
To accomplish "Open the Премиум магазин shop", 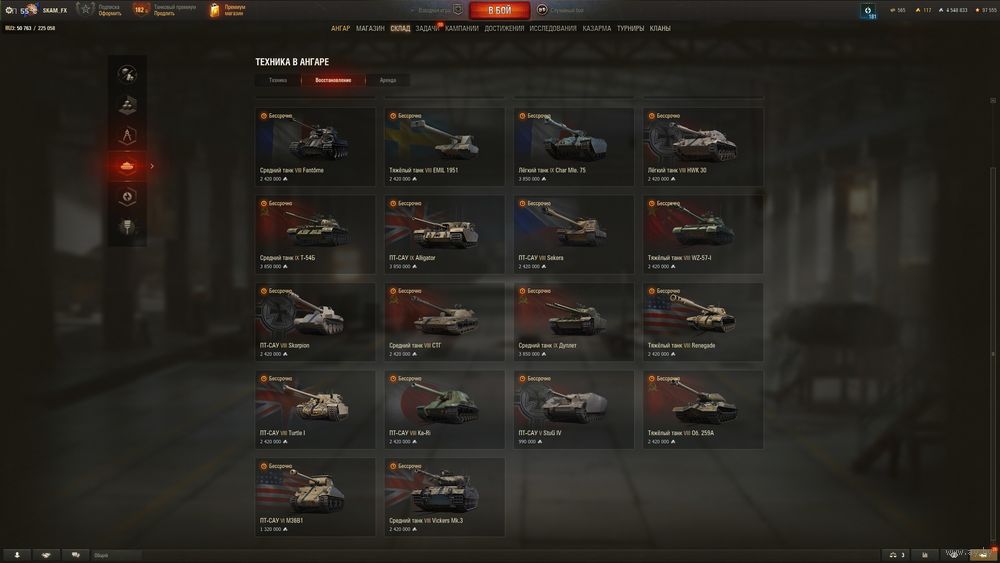I will [x=227, y=10].
